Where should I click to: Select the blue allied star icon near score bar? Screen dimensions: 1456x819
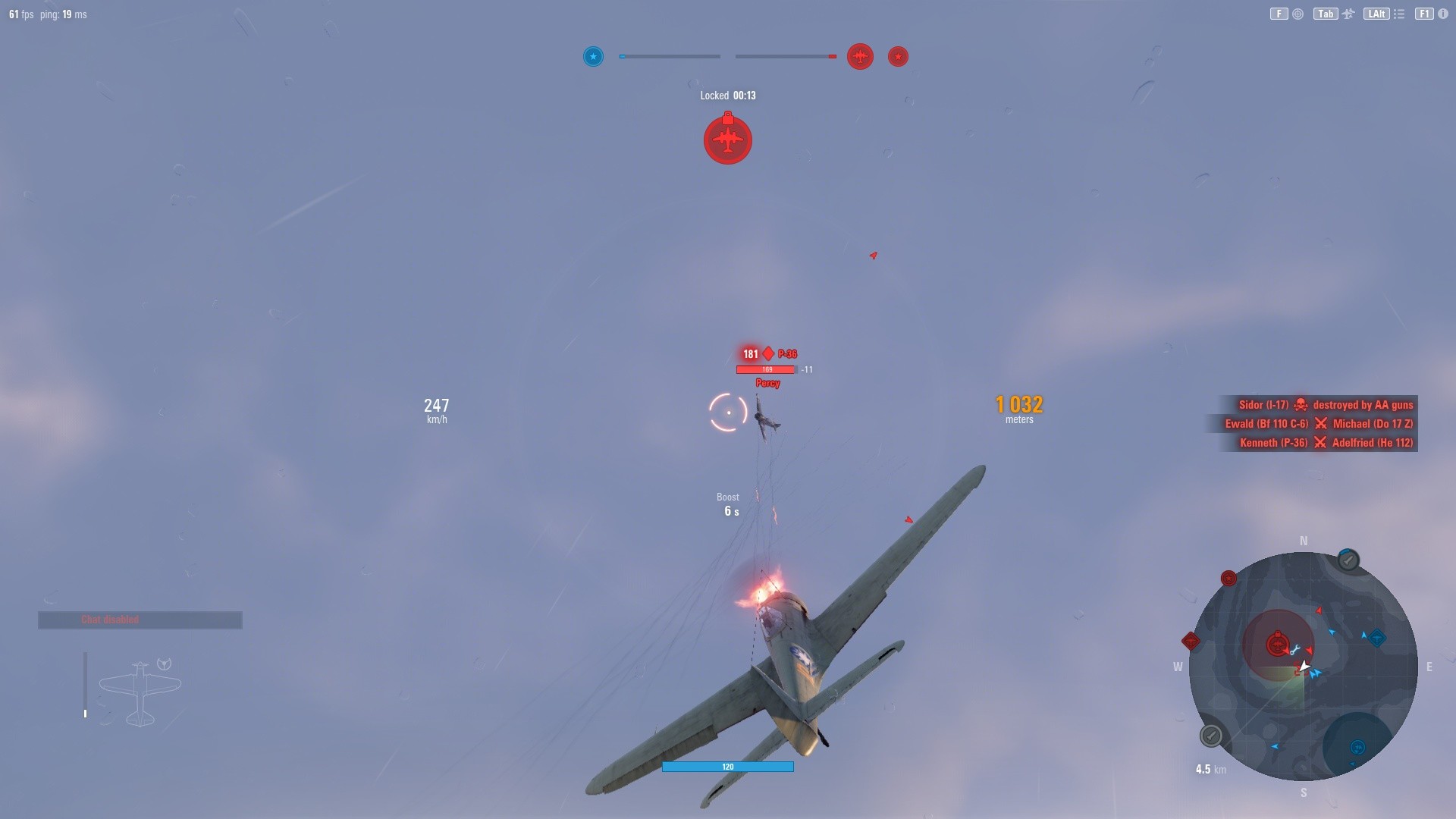[x=594, y=56]
